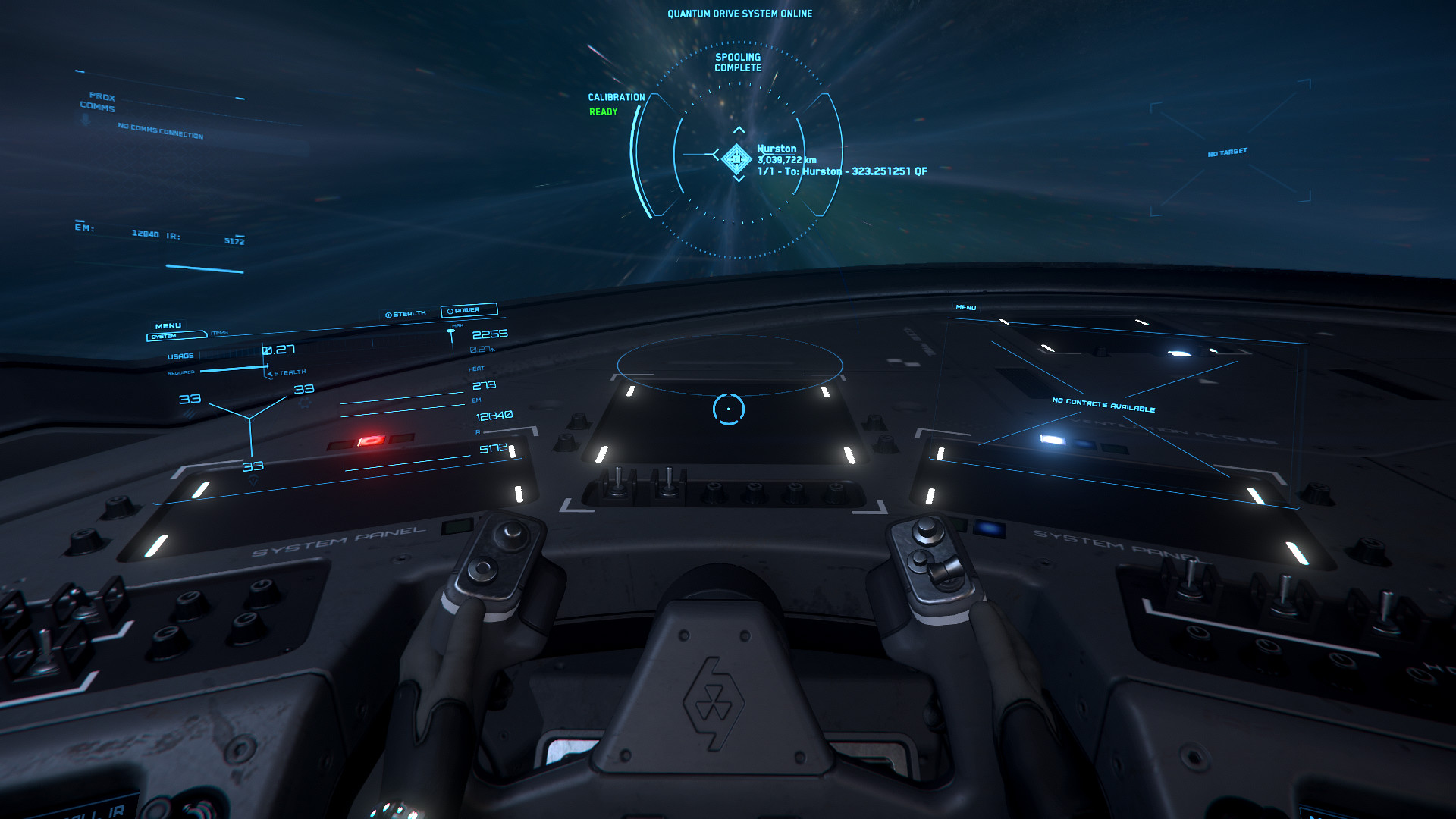Open the right radar panel's MENU
Image resolution: width=1456 pixels, height=819 pixels.
(x=966, y=308)
